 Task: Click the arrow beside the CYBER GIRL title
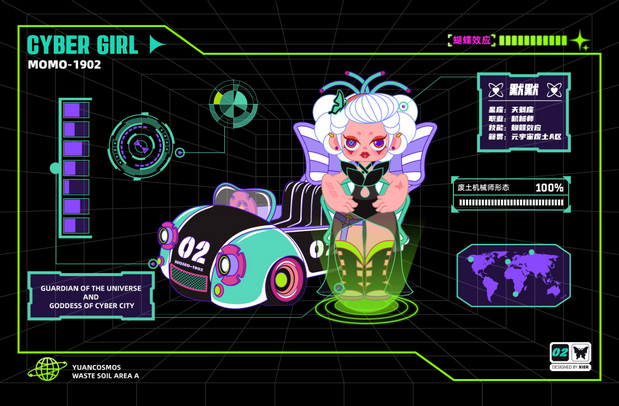(x=156, y=44)
